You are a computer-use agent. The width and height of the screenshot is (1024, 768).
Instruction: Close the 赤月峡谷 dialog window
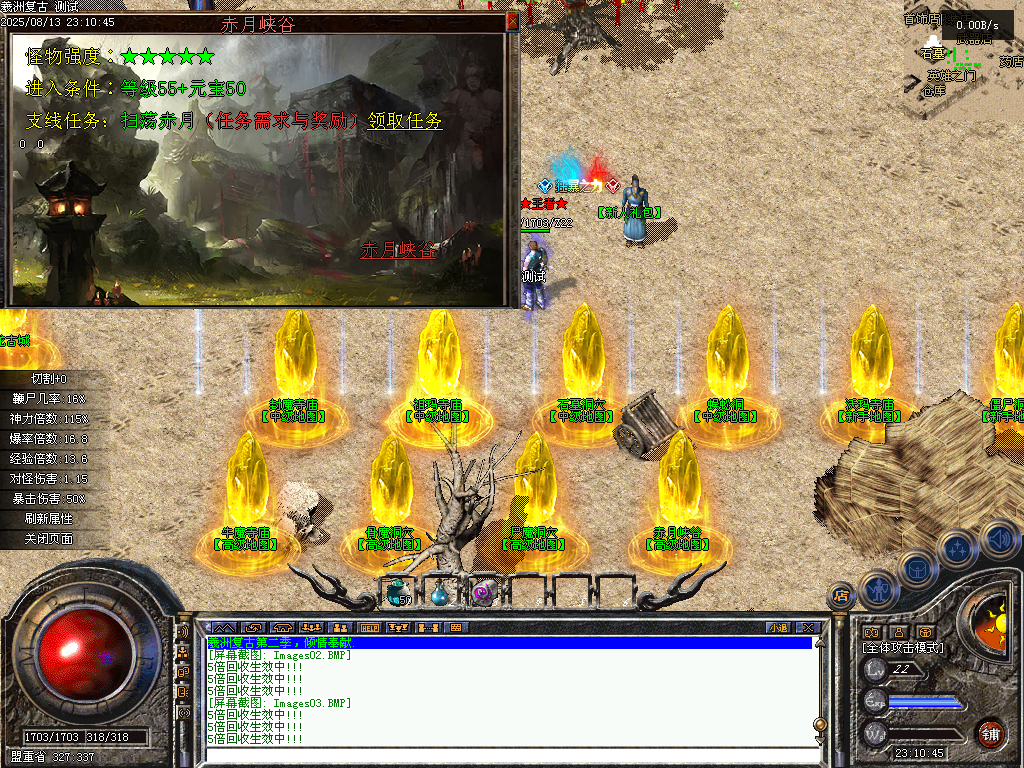tap(513, 20)
